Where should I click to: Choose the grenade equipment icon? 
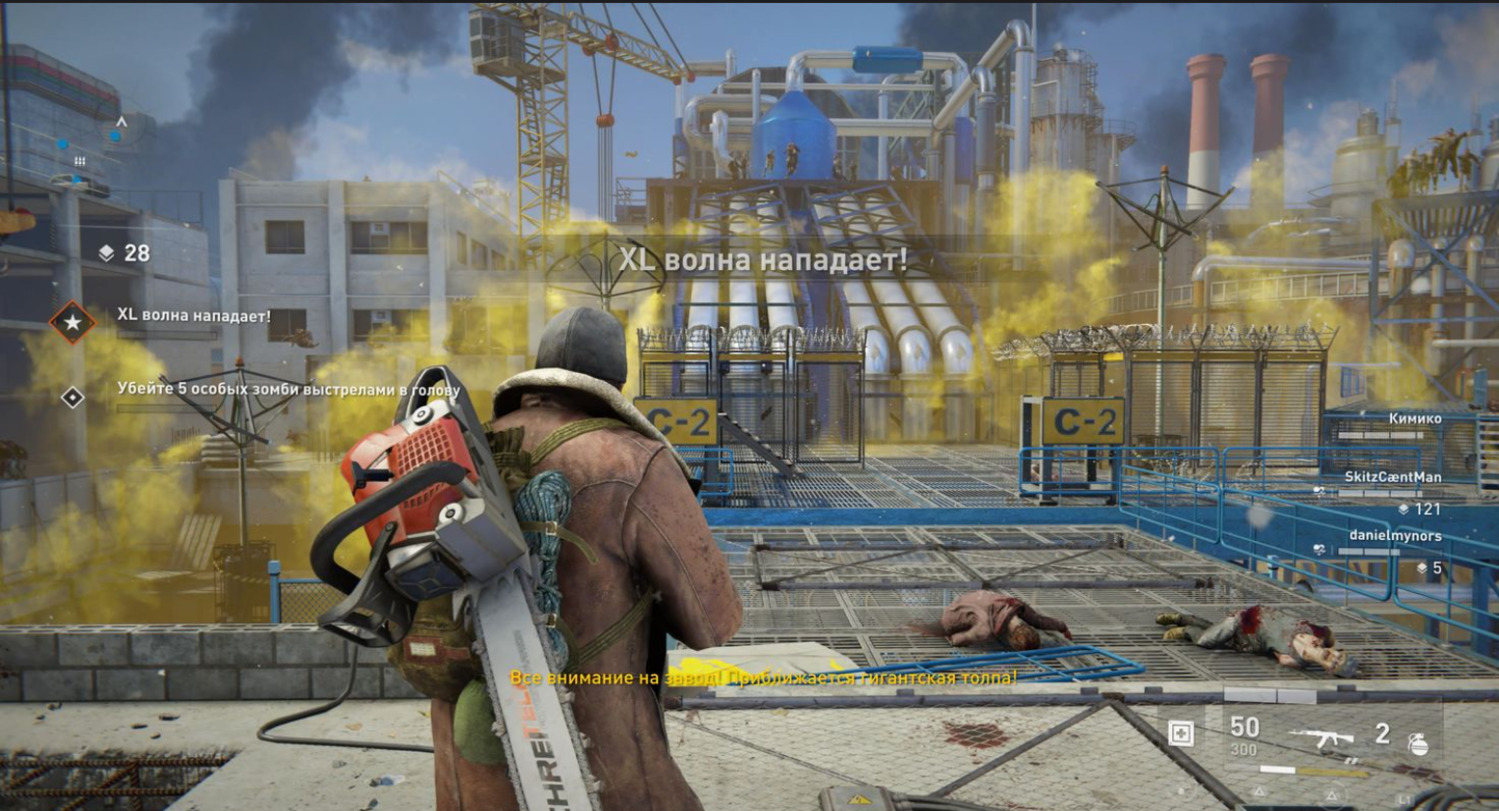(x=1418, y=742)
